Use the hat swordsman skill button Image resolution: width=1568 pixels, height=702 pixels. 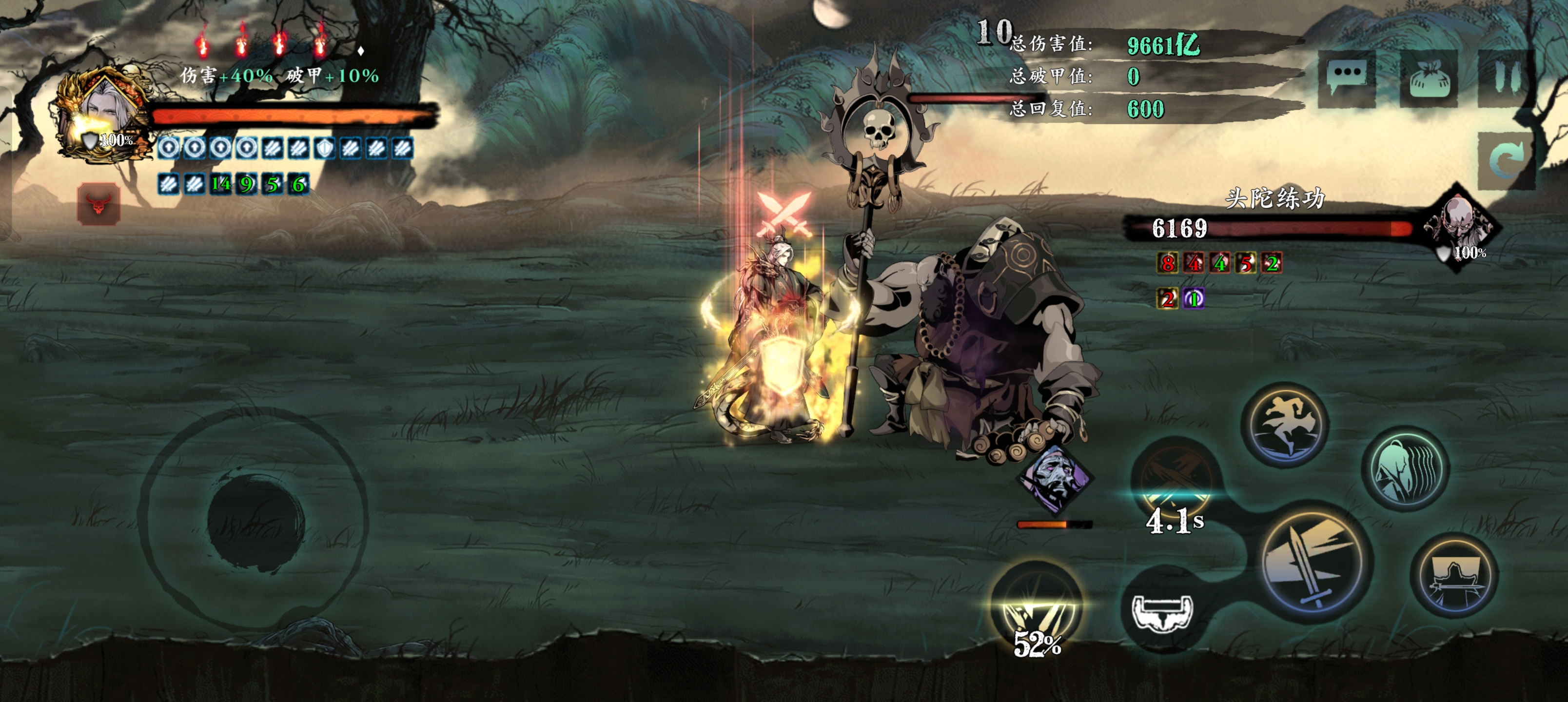pos(1454,576)
